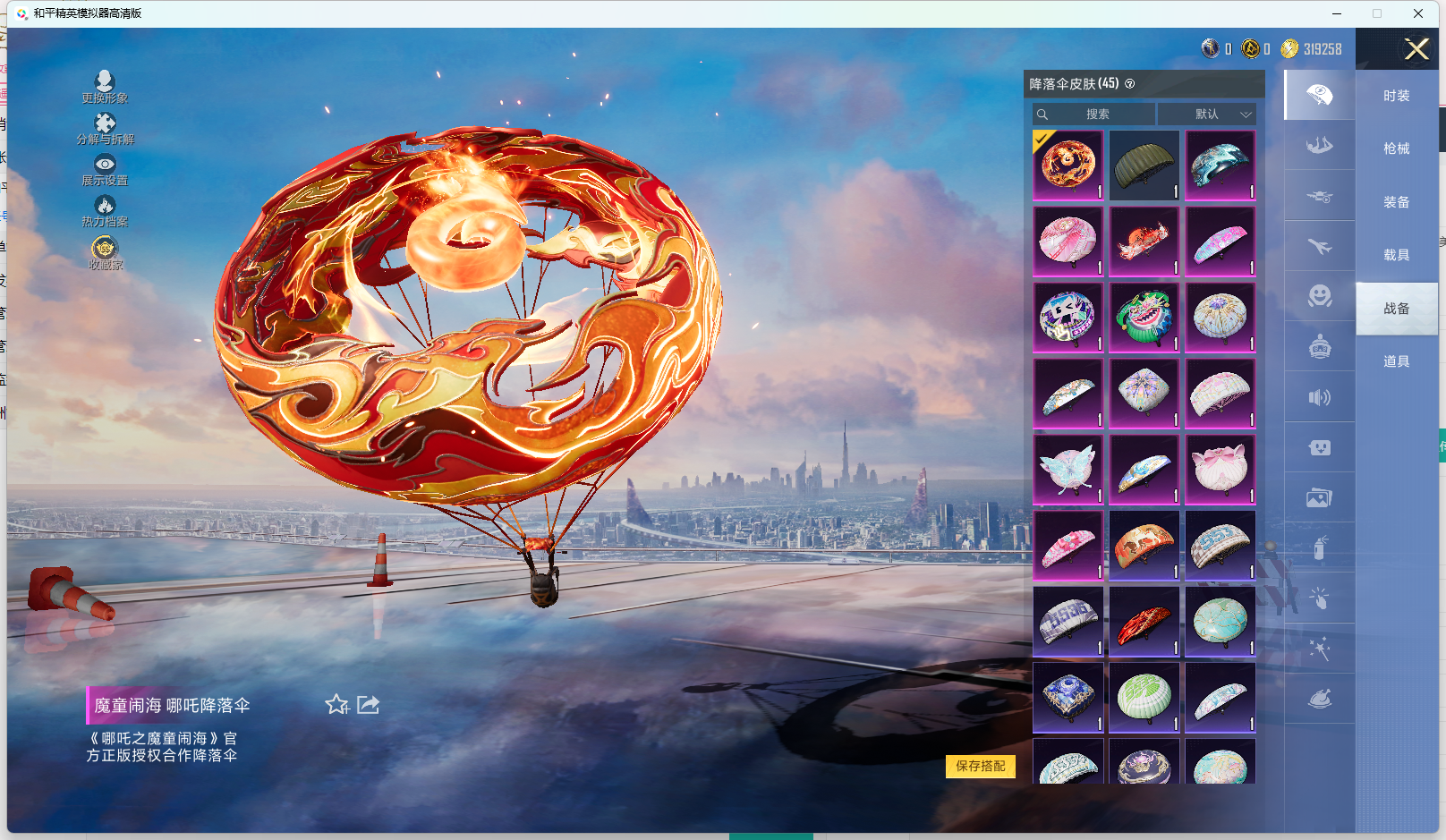The image size is (1446, 840).
Task: Choose the 道具 category tab
Action: [x=1396, y=361]
